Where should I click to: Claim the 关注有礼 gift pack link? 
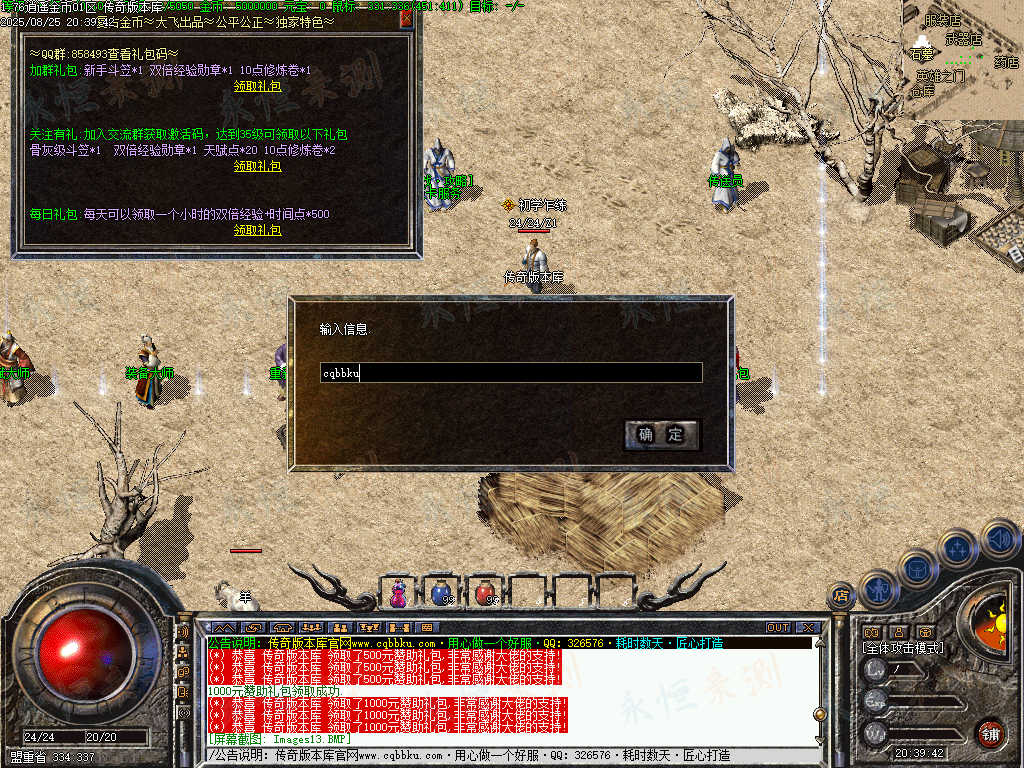coord(257,166)
